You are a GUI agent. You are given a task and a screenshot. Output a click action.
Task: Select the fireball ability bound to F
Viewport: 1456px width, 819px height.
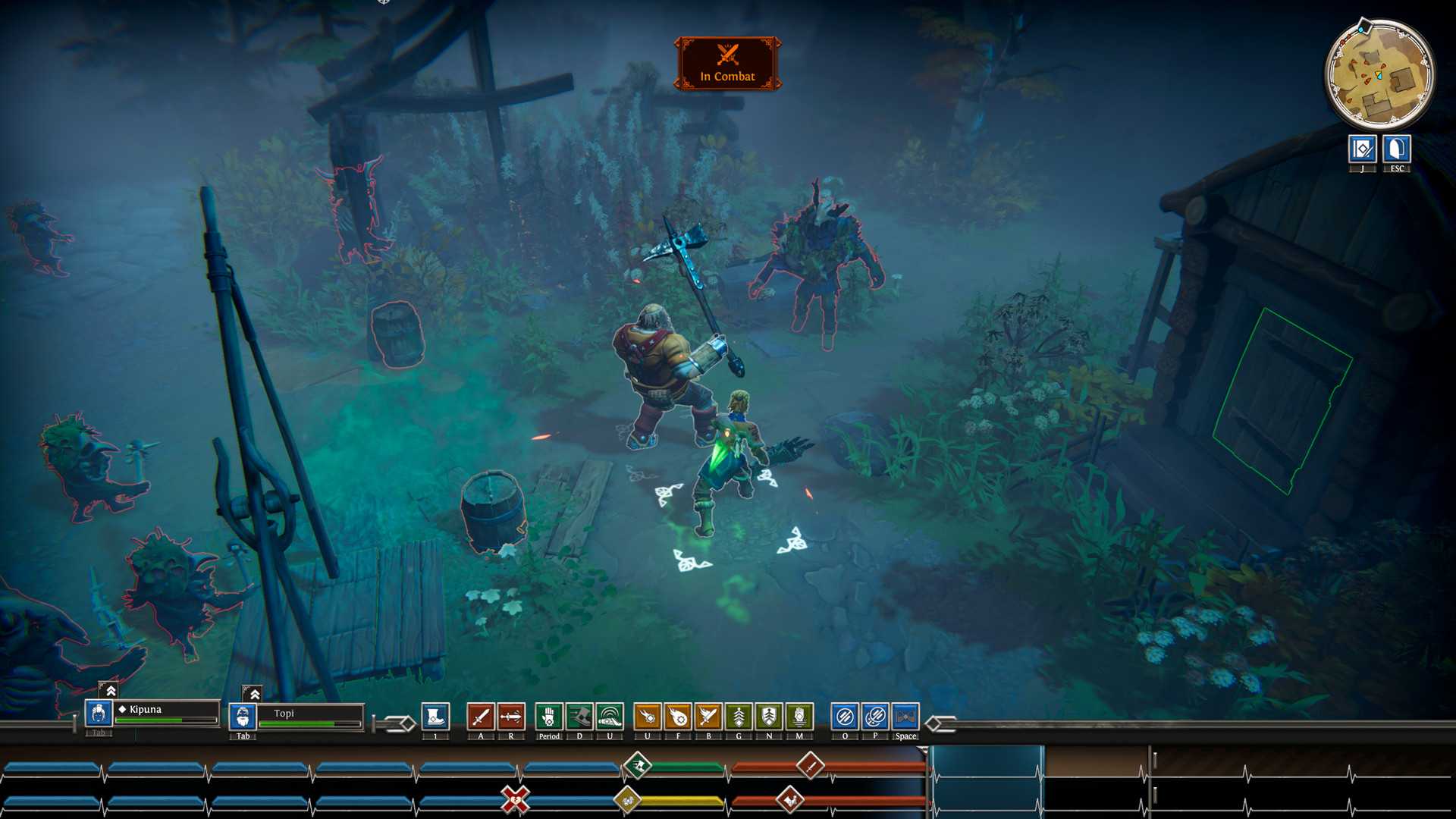678,716
